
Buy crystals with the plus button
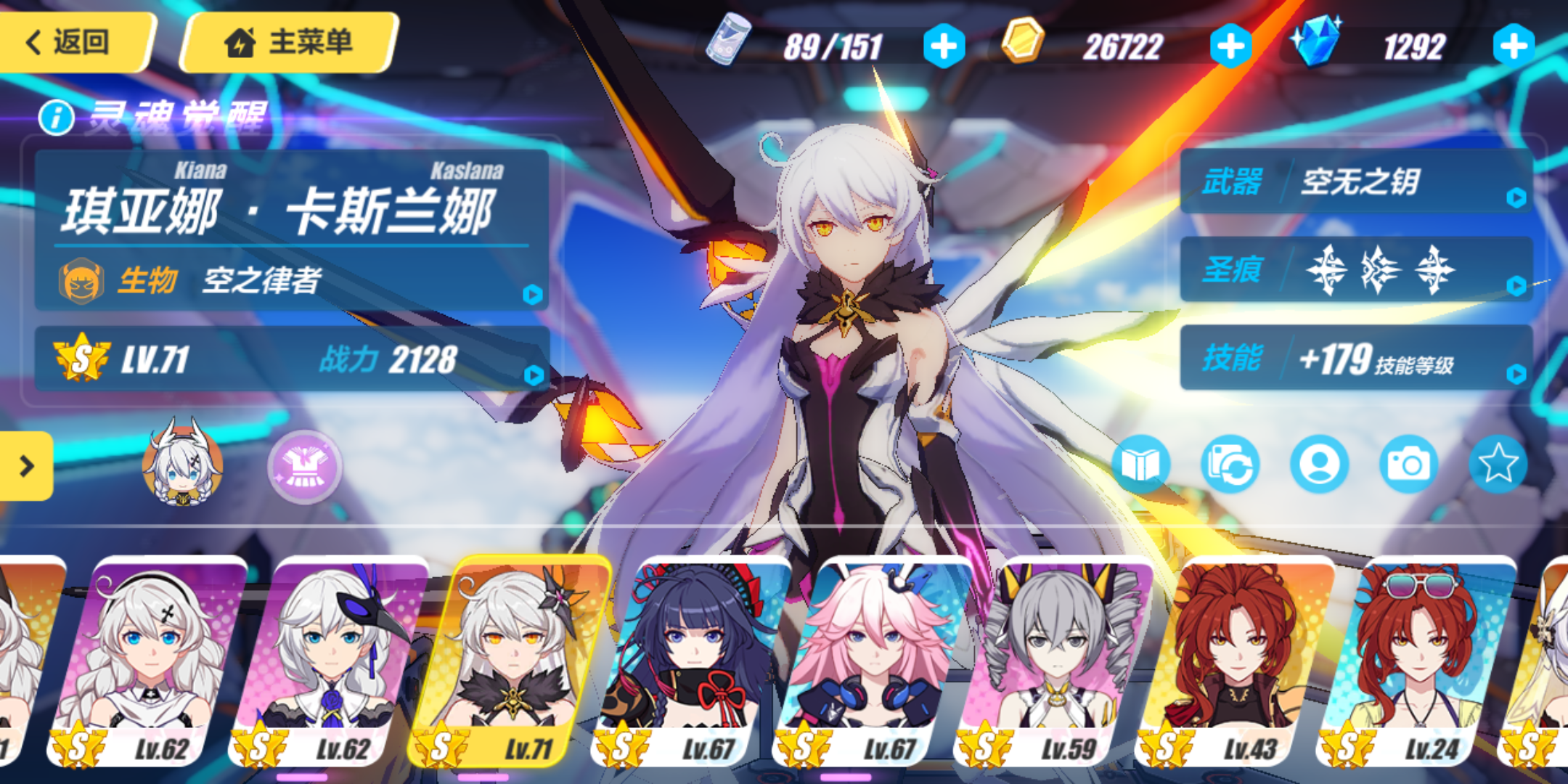tap(1514, 46)
